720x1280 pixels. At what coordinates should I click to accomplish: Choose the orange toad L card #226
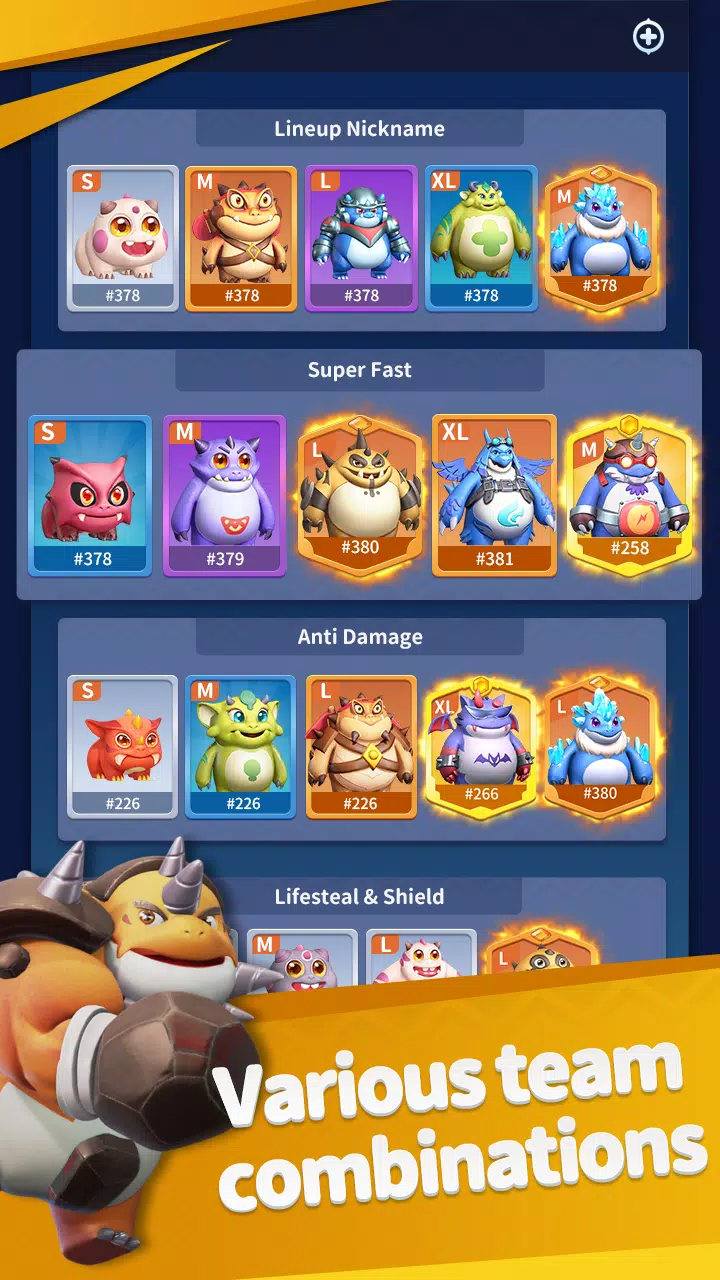(x=361, y=747)
